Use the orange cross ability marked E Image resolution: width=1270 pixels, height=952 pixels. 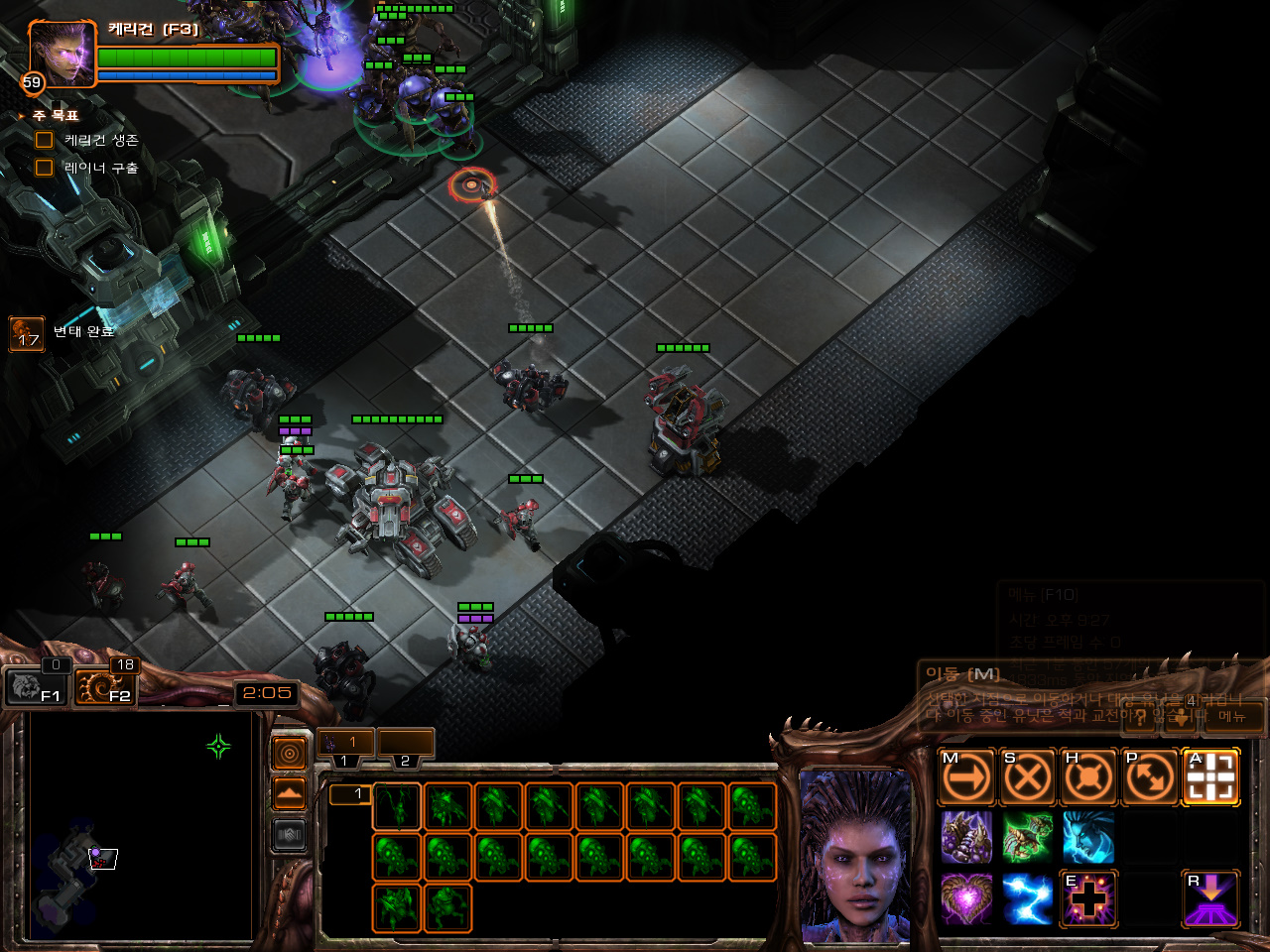[x=1088, y=898]
